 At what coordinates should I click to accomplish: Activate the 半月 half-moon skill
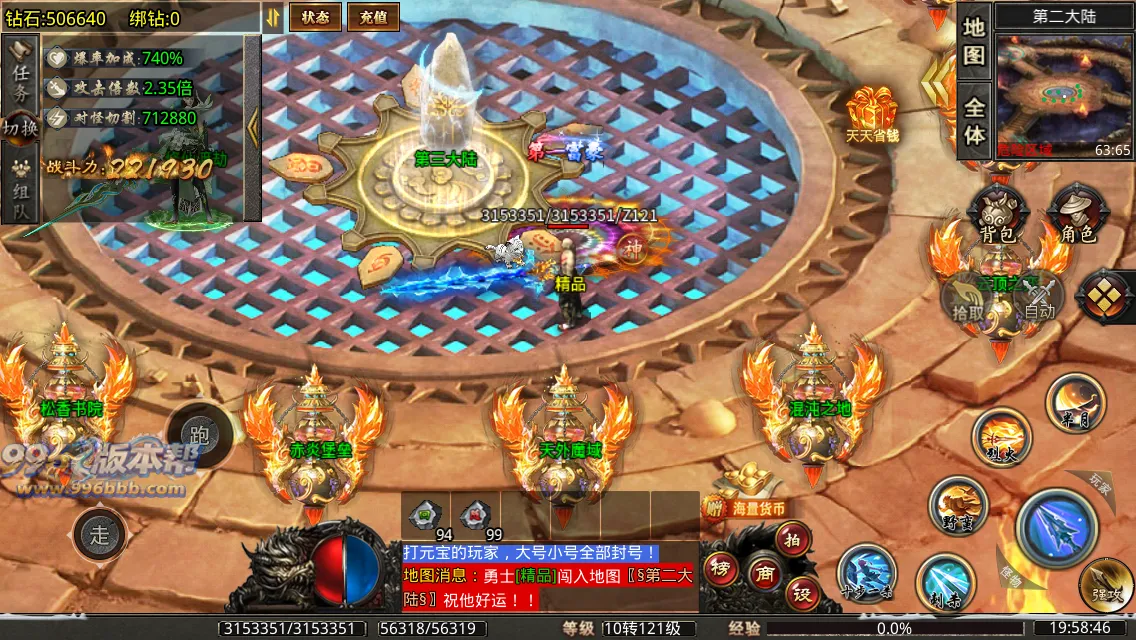pos(1074,403)
